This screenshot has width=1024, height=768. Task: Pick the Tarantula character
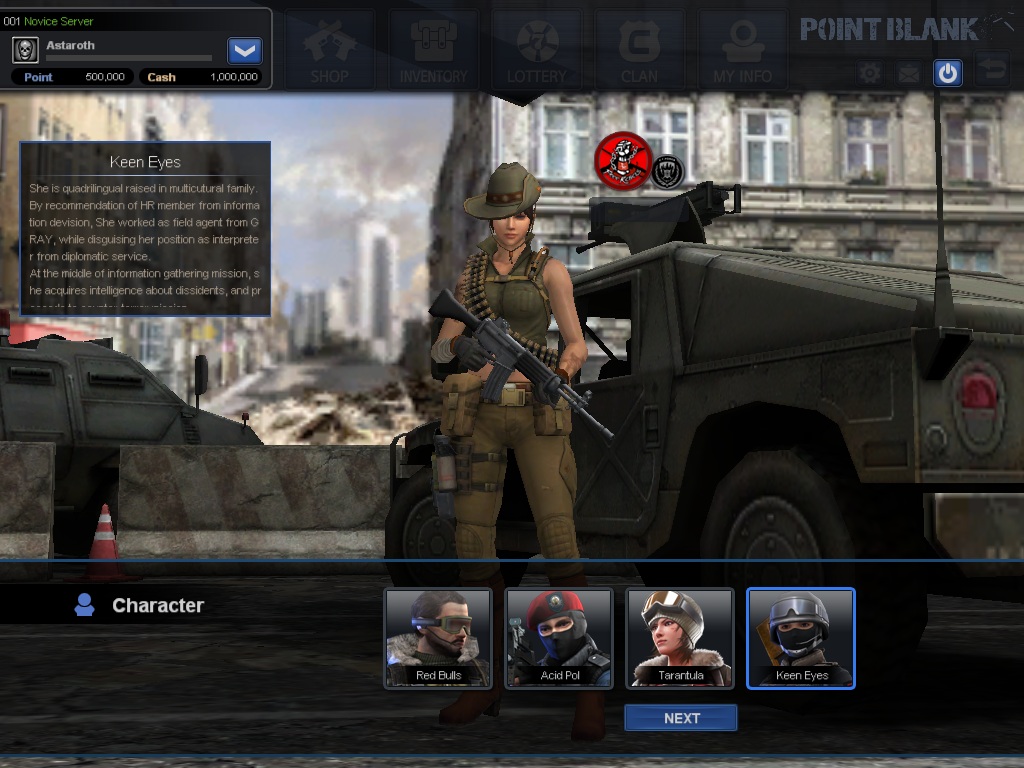680,638
